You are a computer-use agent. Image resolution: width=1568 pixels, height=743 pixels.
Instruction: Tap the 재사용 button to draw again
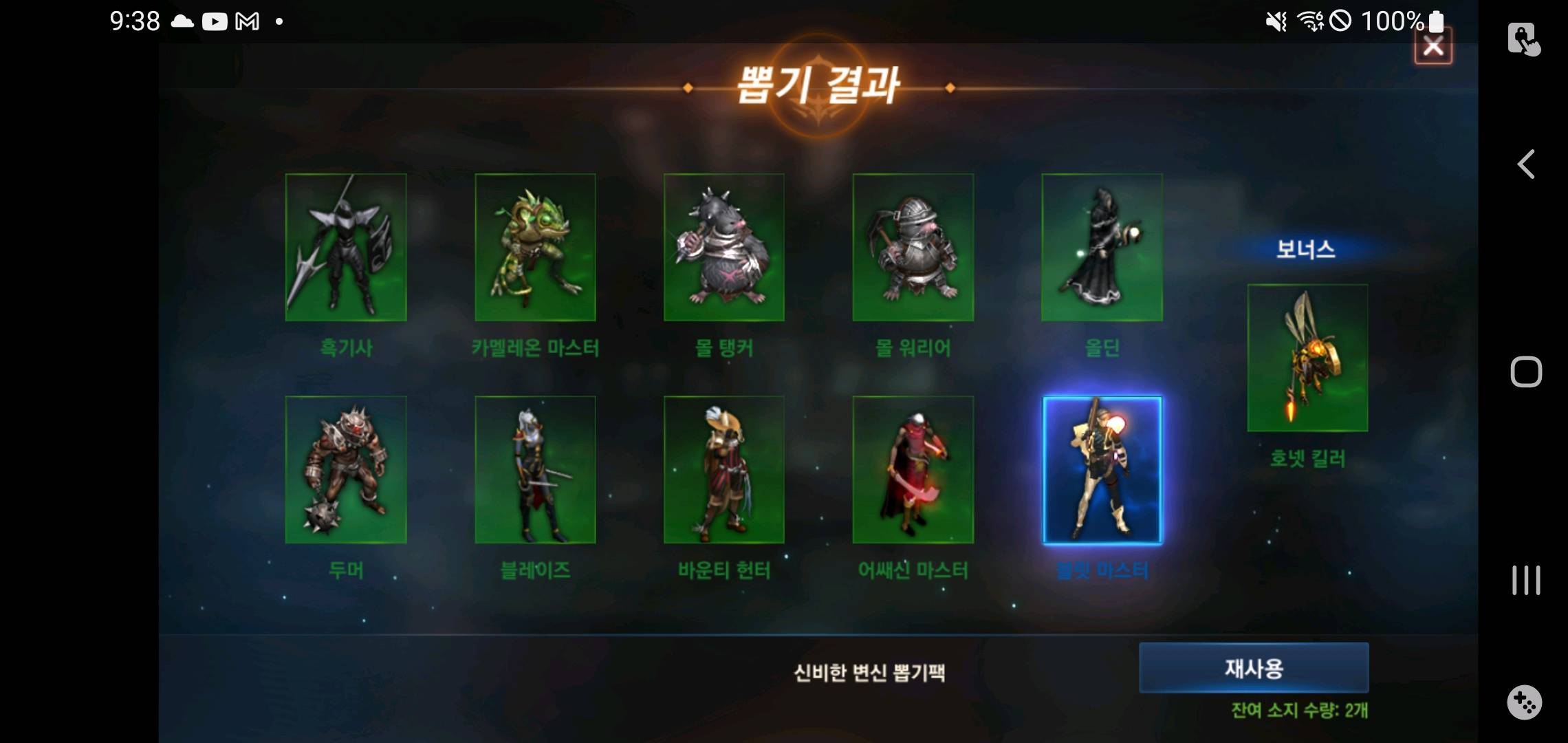click(1254, 667)
